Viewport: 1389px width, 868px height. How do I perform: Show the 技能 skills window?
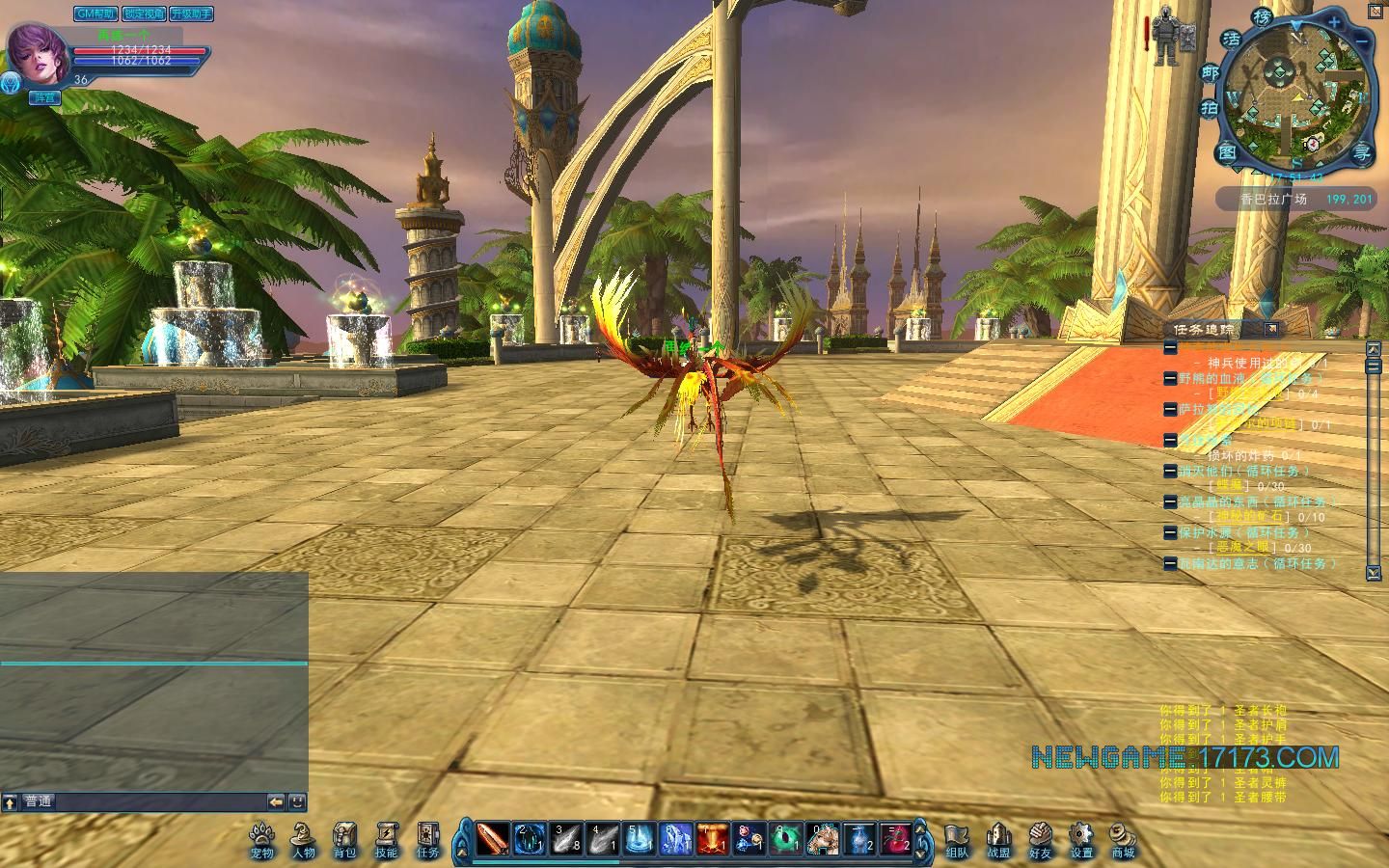point(386,839)
